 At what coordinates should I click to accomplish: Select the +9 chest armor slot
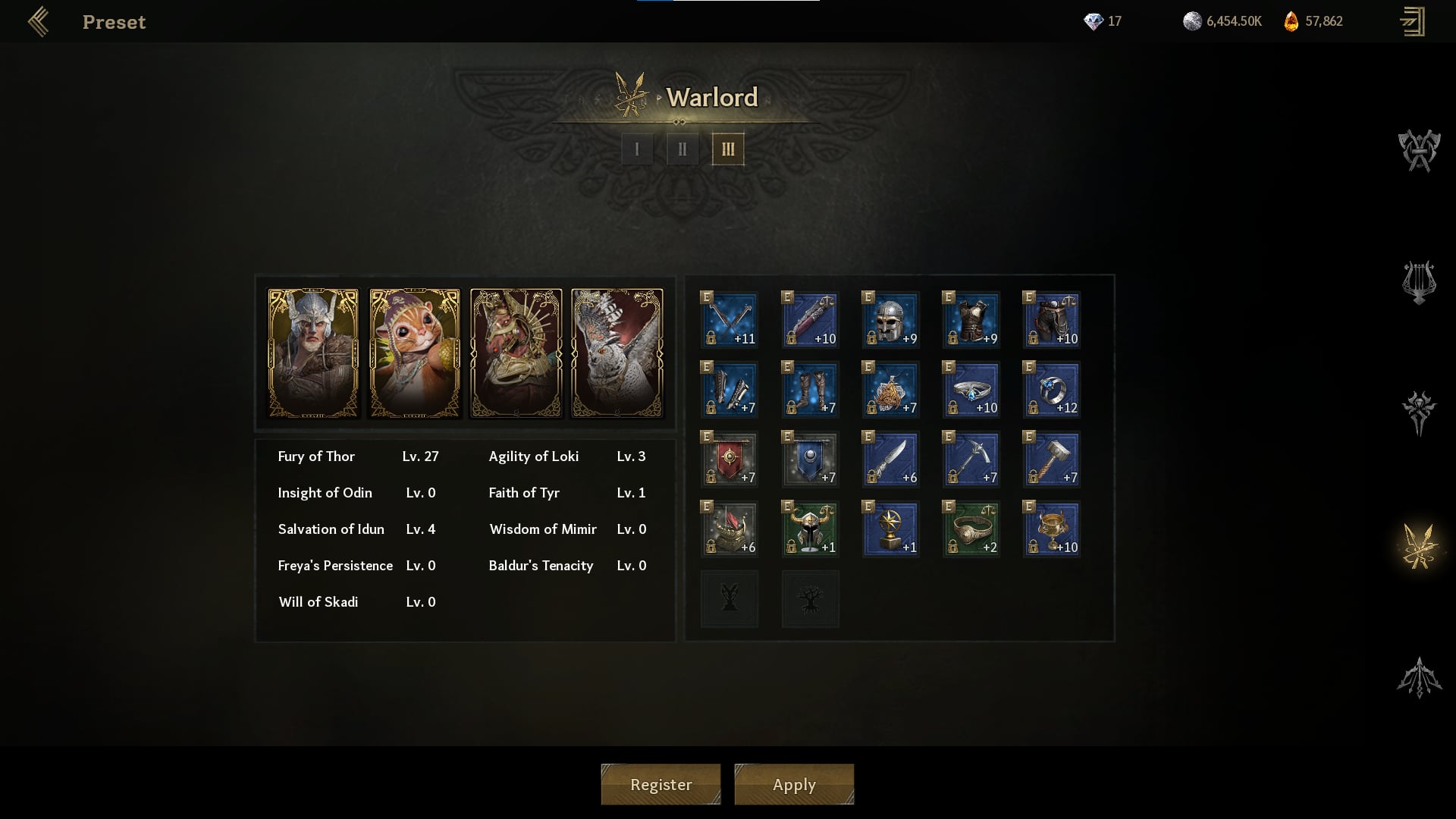pyautogui.click(x=971, y=320)
